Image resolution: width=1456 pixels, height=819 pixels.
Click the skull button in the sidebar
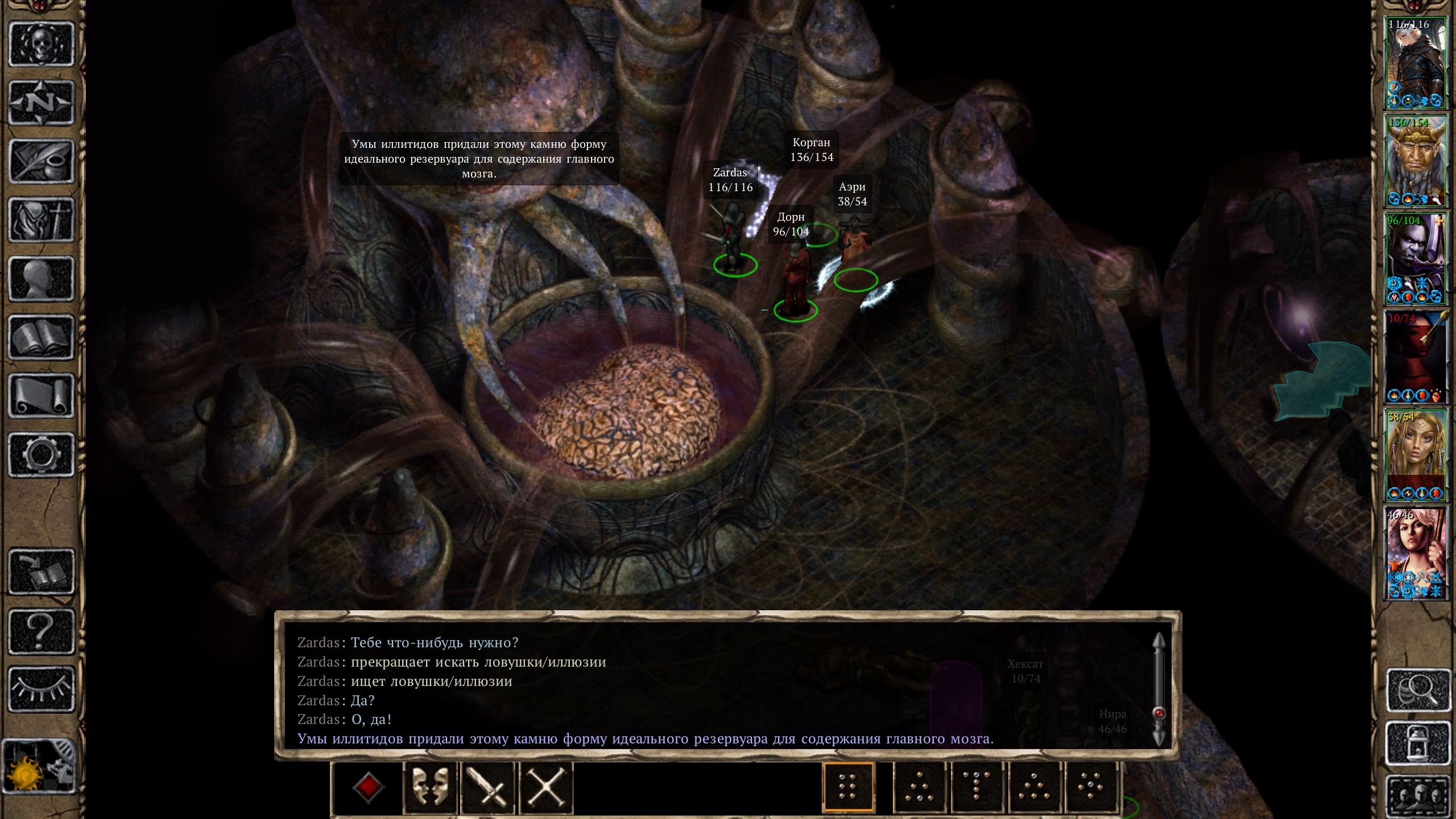[x=41, y=44]
